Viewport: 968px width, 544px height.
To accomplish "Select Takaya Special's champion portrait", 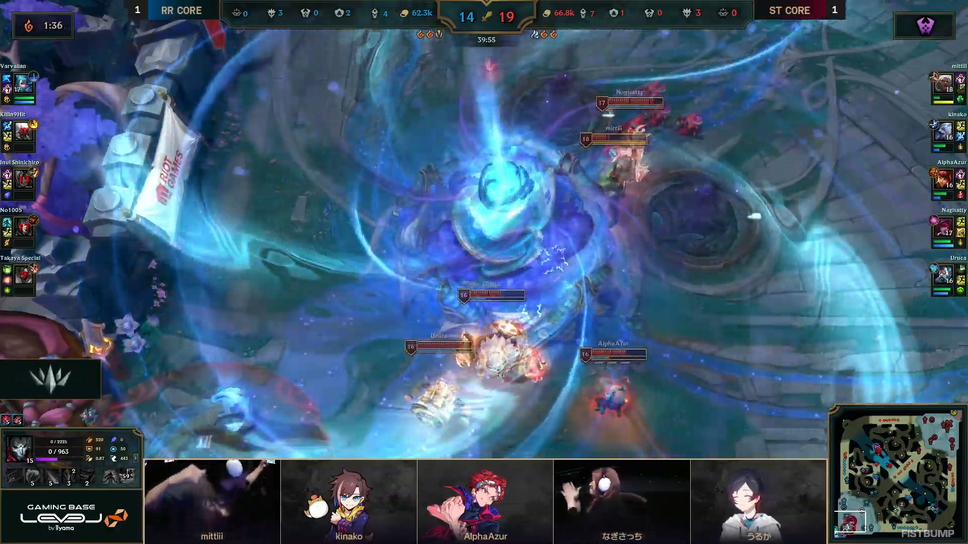I will (22, 277).
